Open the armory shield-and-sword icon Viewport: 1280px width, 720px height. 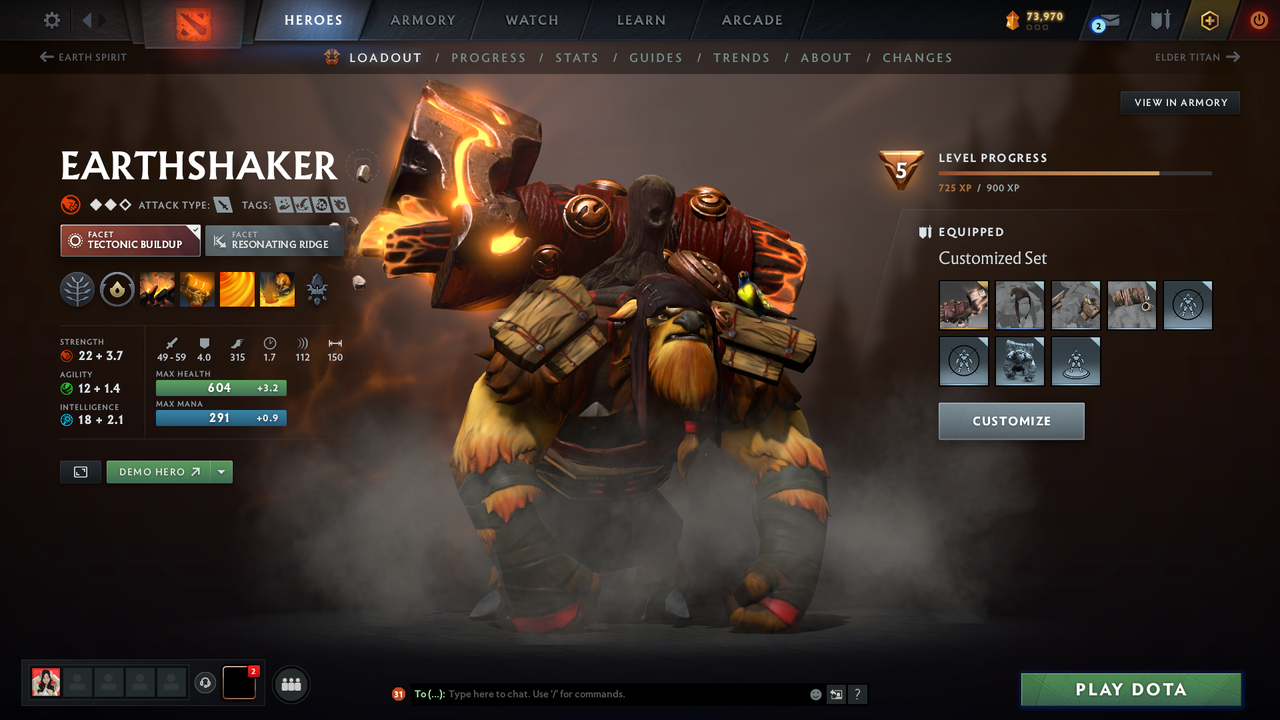click(x=1161, y=19)
